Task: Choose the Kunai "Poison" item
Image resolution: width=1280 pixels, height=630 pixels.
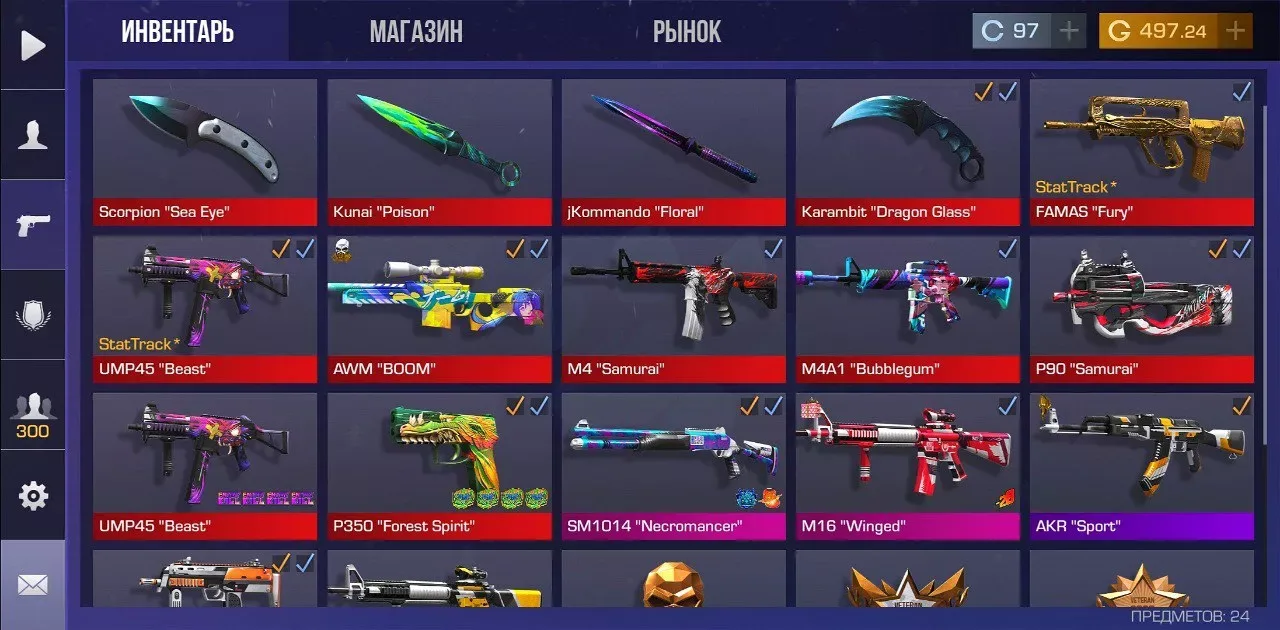Action: [x=439, y=152]
